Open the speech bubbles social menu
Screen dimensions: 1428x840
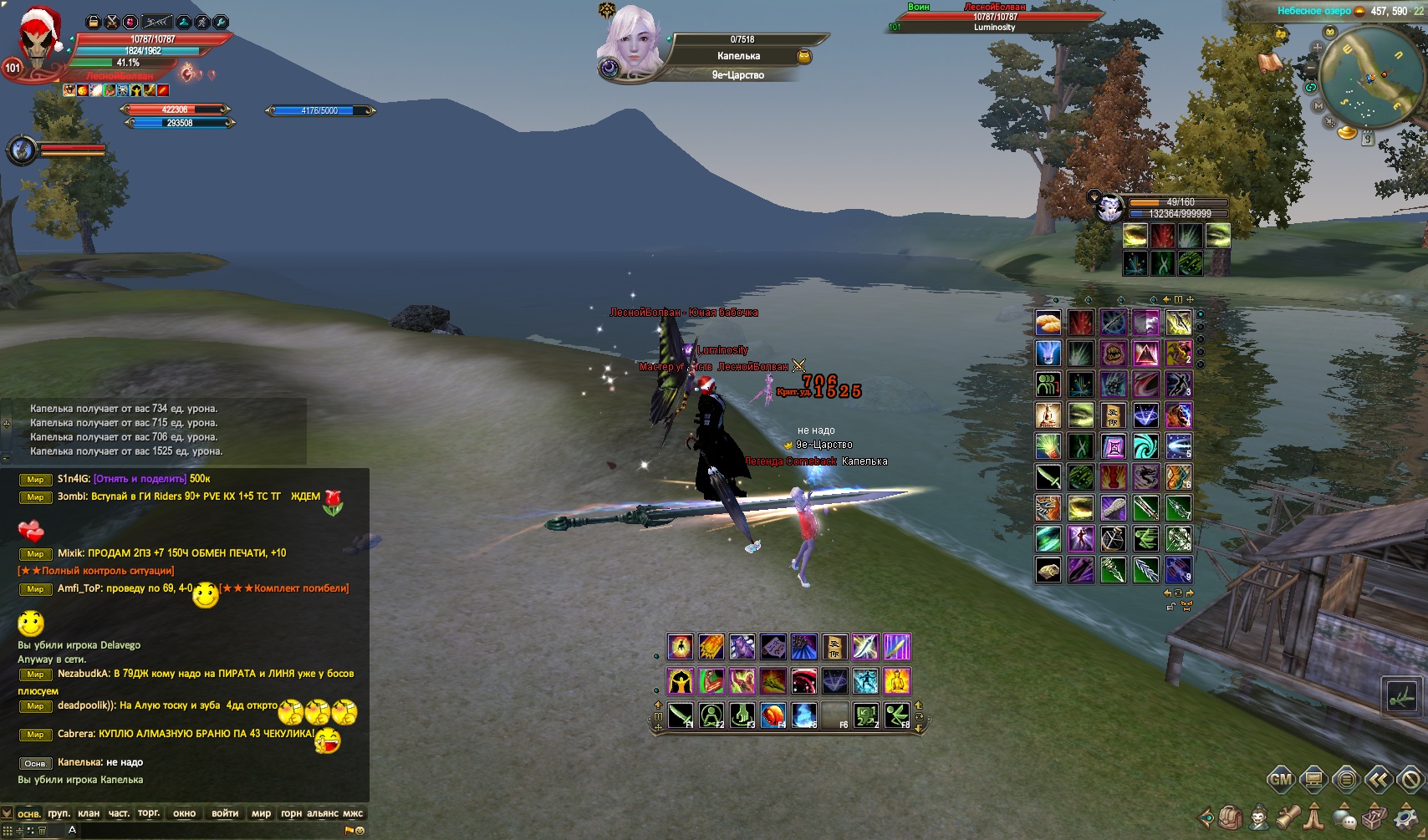tap(1344, 817)
